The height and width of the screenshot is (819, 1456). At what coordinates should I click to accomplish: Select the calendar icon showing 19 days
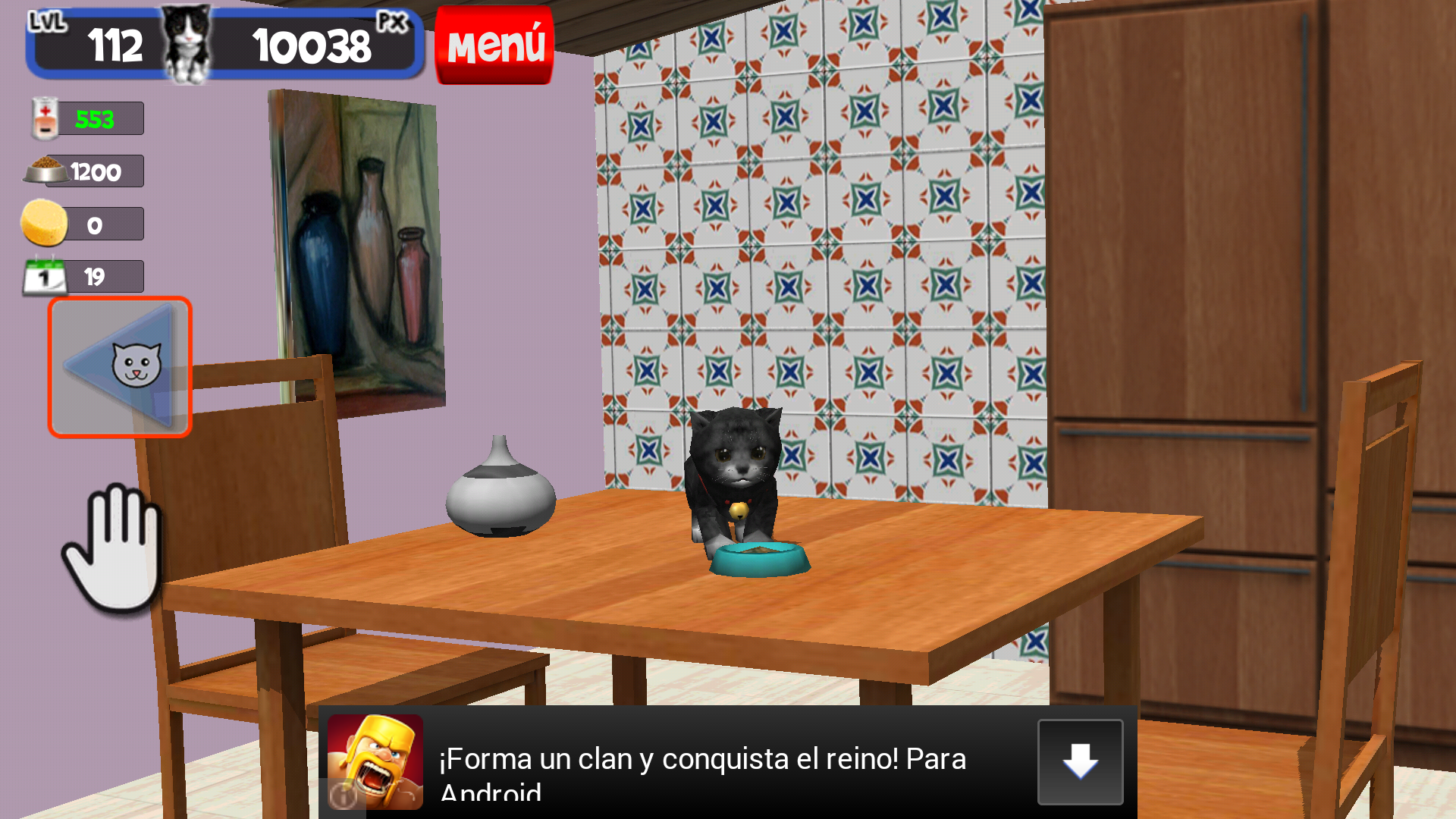pyautogui.click(x=43, y=275)
